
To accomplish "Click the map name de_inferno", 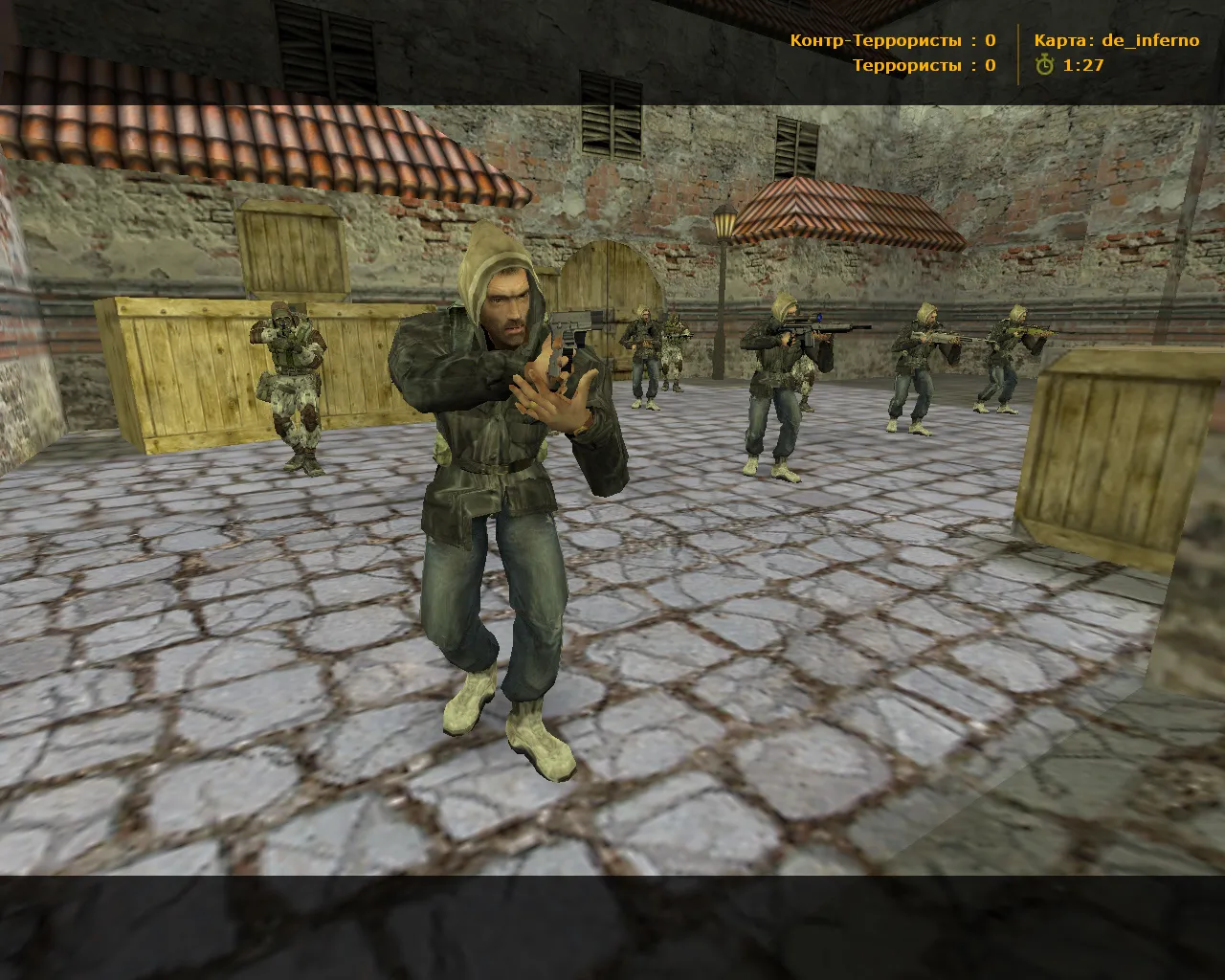I will (1148, 40).
